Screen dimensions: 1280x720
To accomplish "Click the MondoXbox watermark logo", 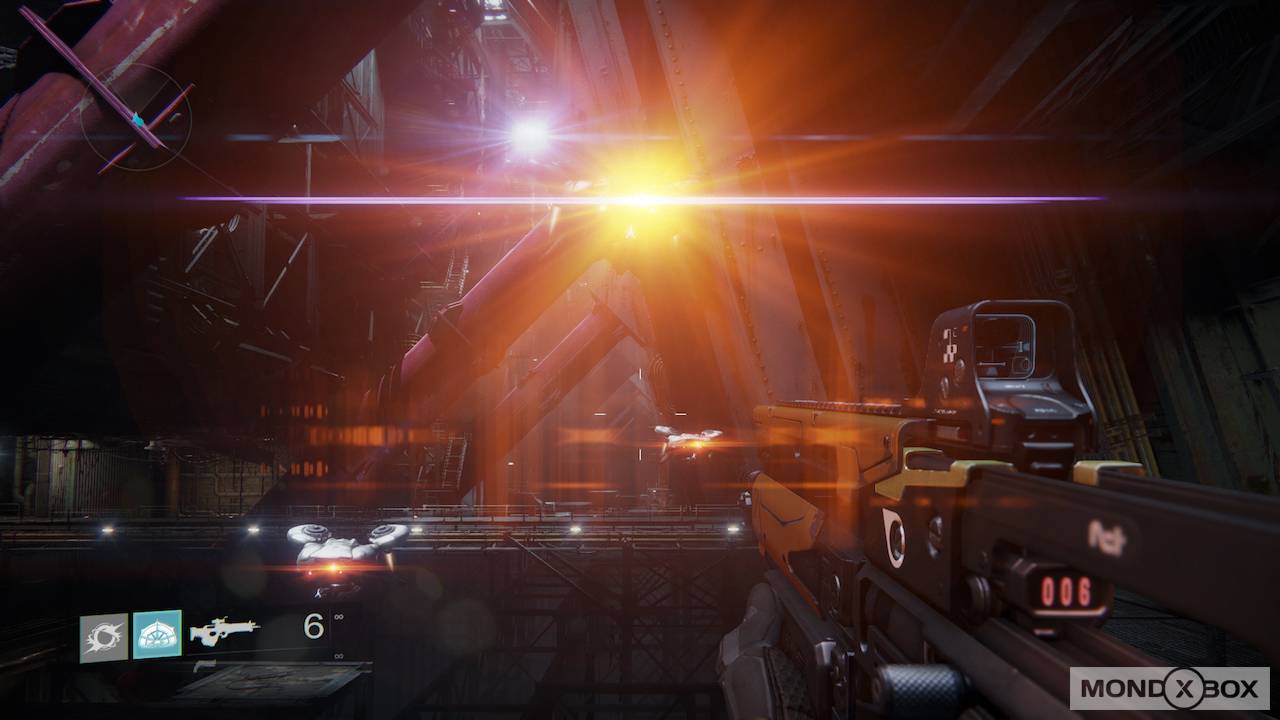I will click(x=1169, y=689).
